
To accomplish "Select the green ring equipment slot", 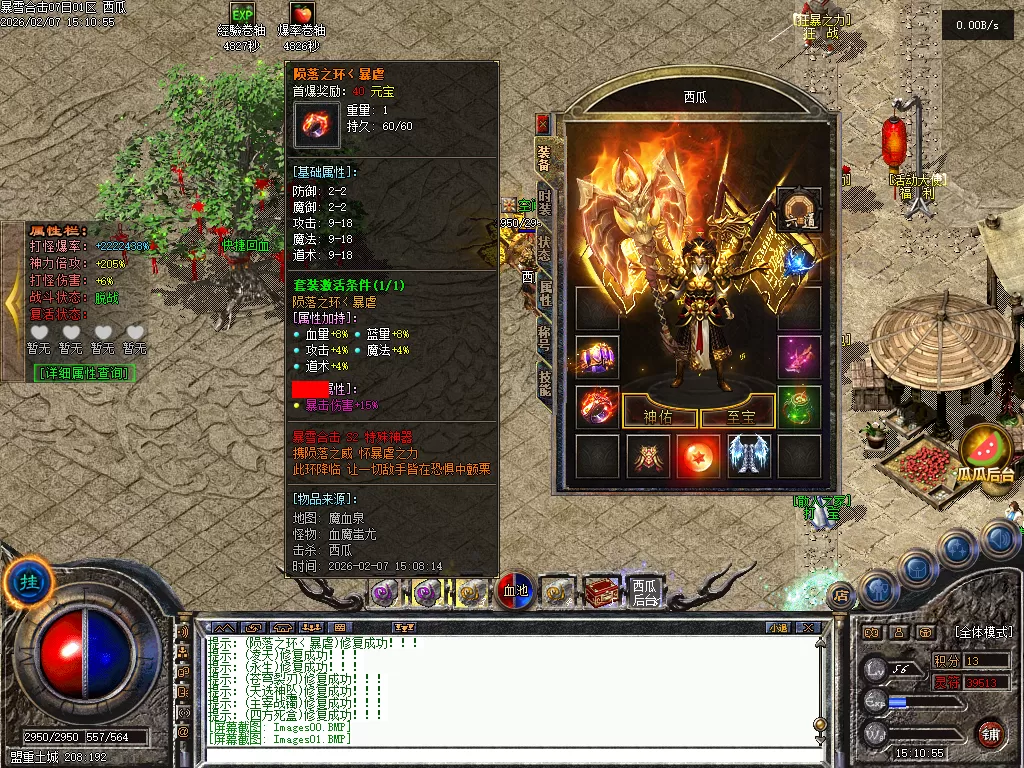I will click(x=798, y=406).
